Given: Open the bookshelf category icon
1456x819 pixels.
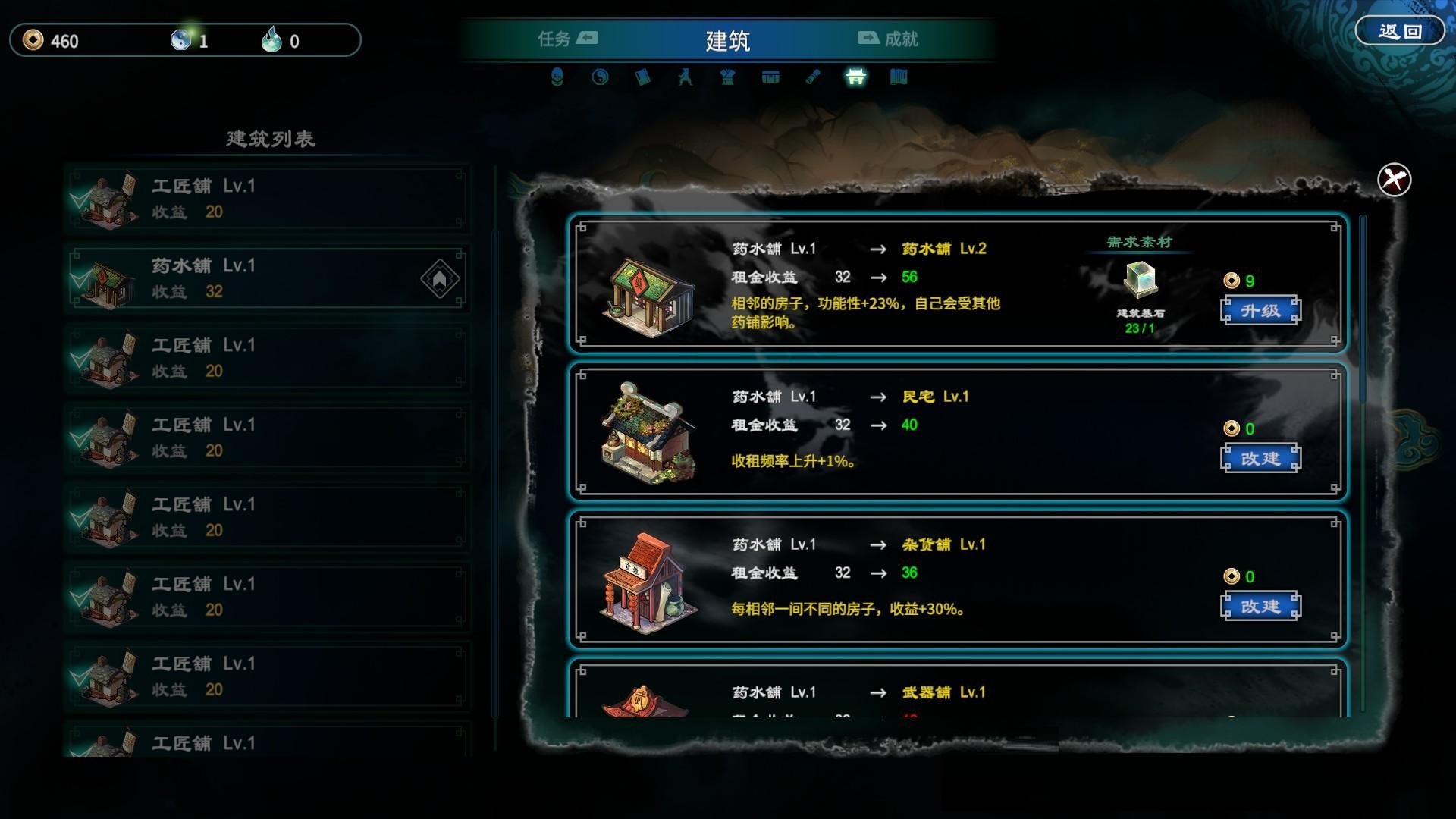Looking at the screenshot, I should (899, 77).
